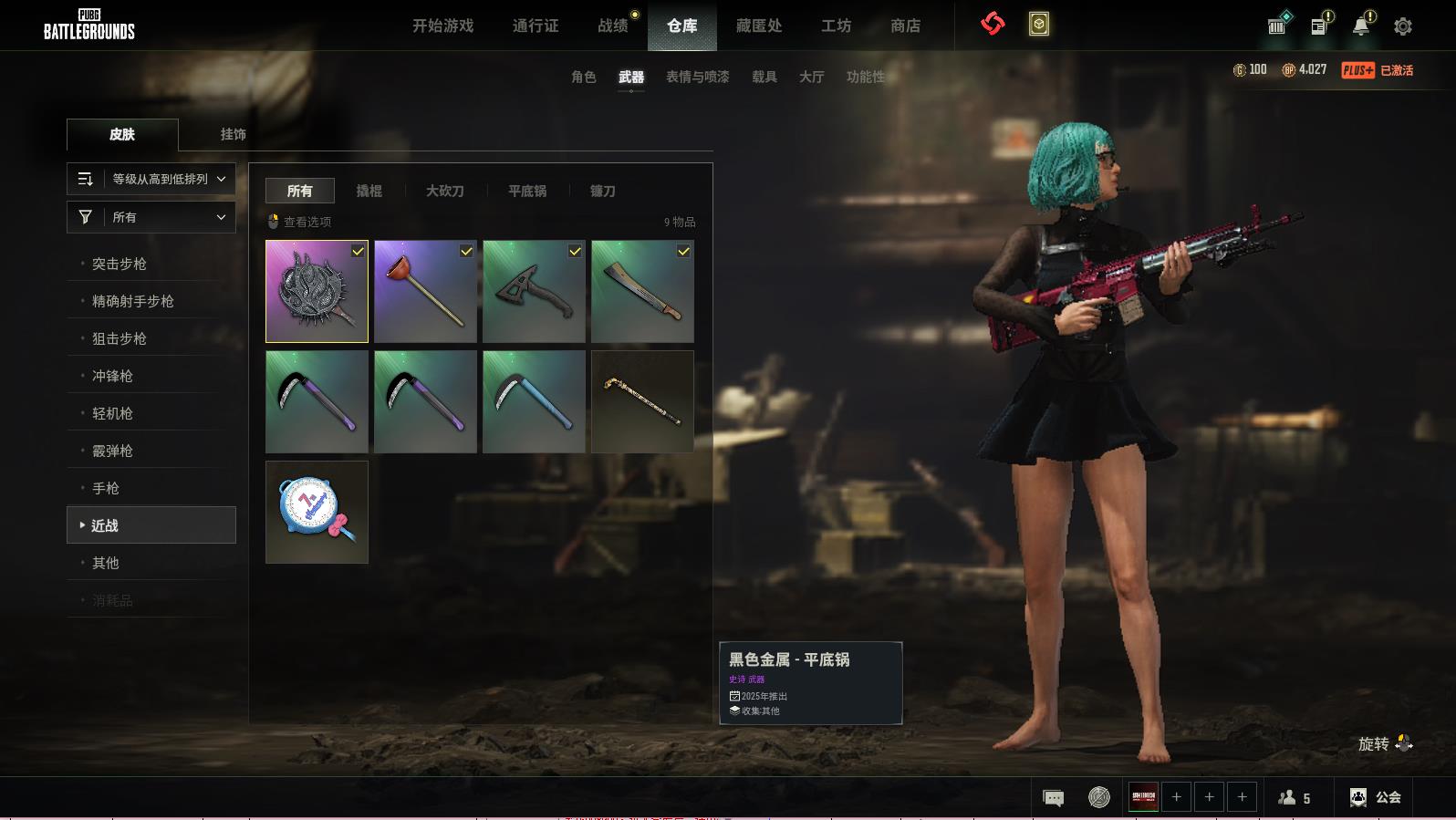The height and width of the screenshot is (820, 1456).
Task: Go to the 通行证 page
Action: coord(536,26)
